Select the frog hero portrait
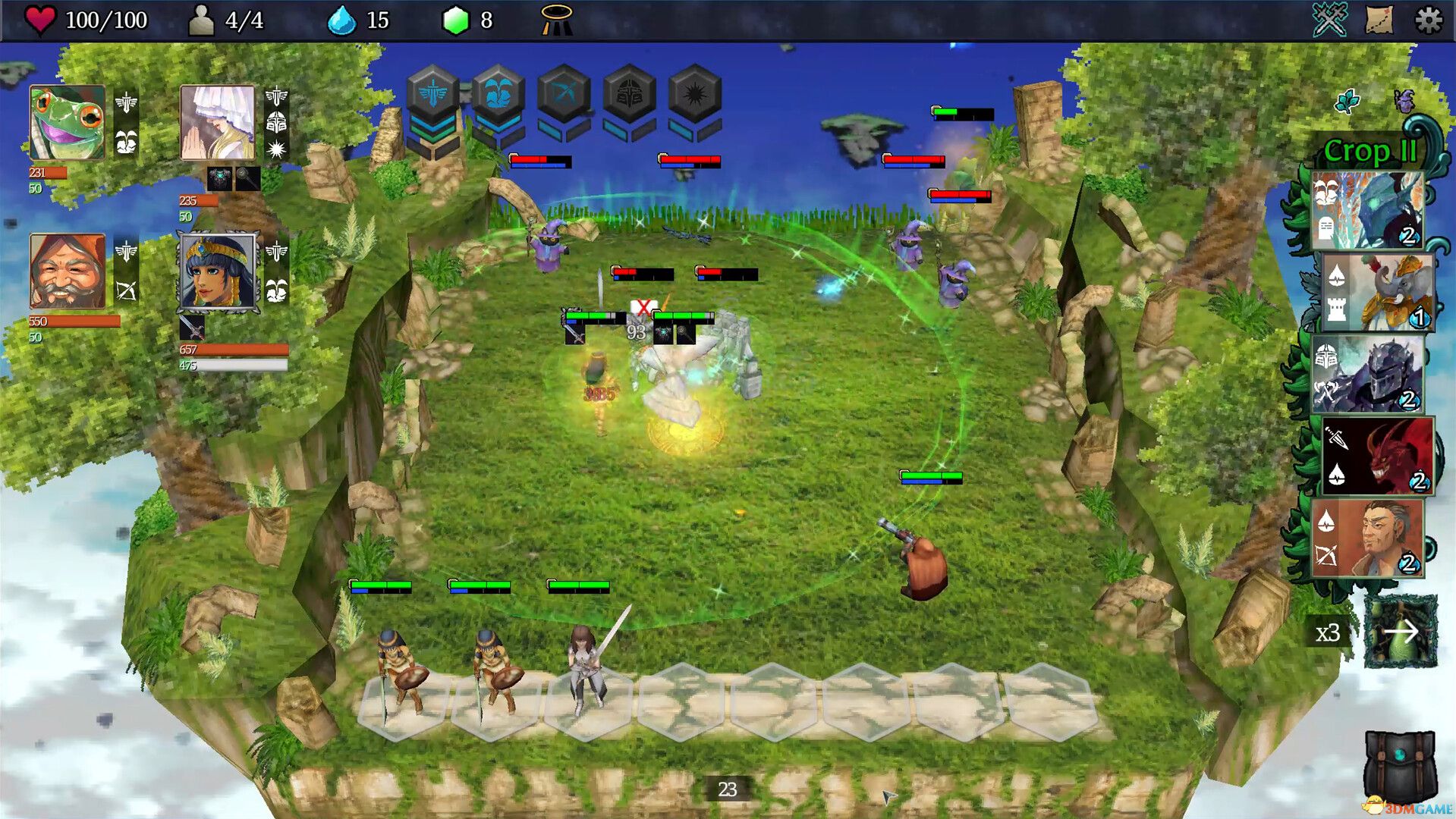Screen dimensions: 1456x819 [x=68, y=121]
